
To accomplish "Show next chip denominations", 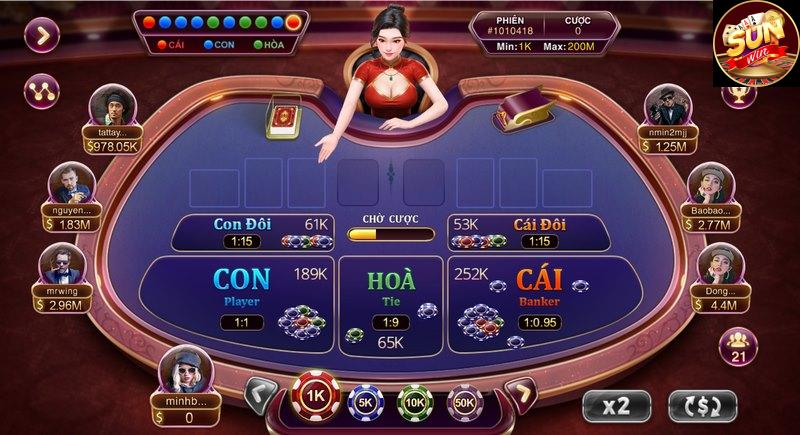I will 520,394.
